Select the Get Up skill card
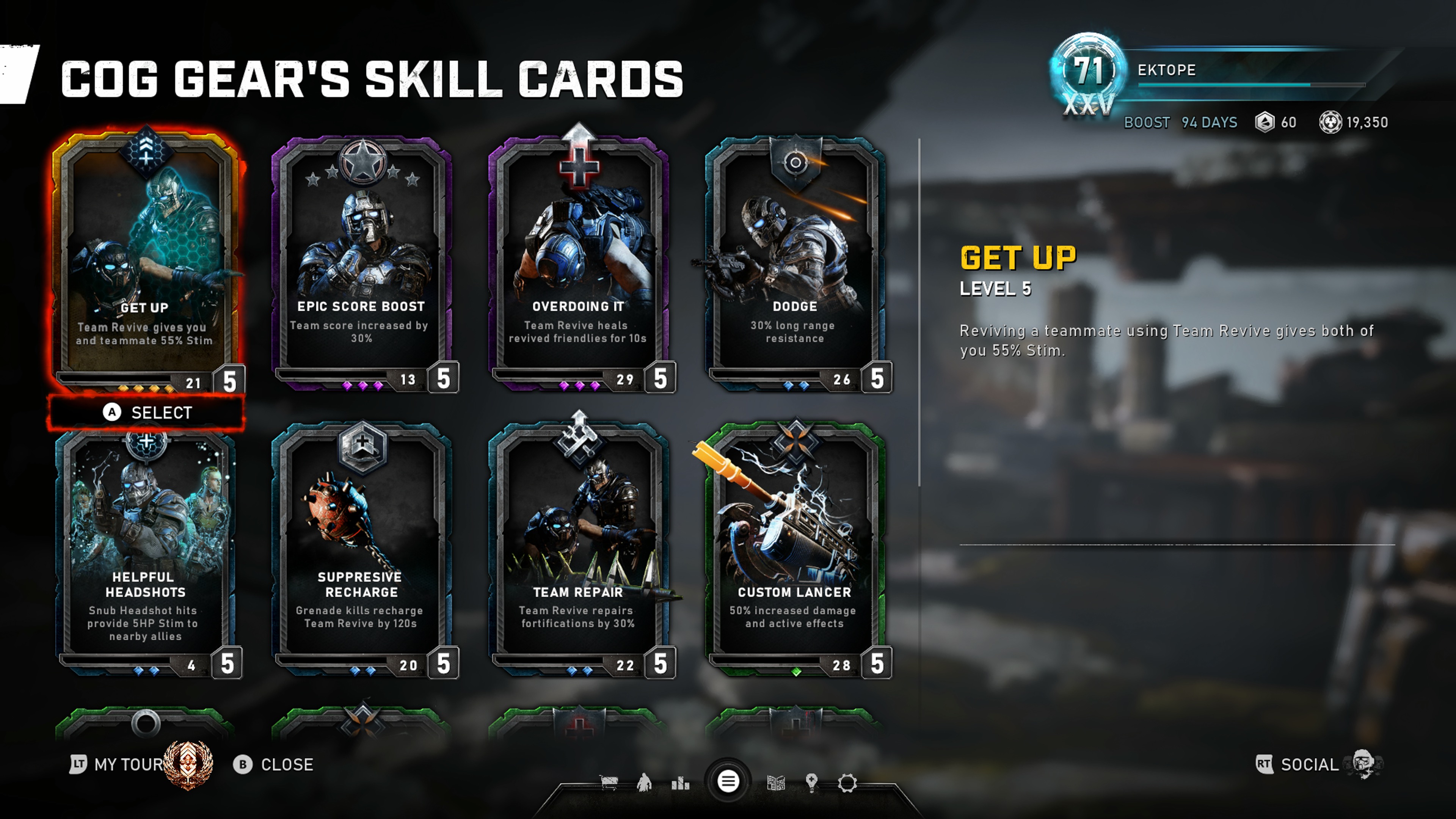1456x819 pixels. click(x=146, y=260)
